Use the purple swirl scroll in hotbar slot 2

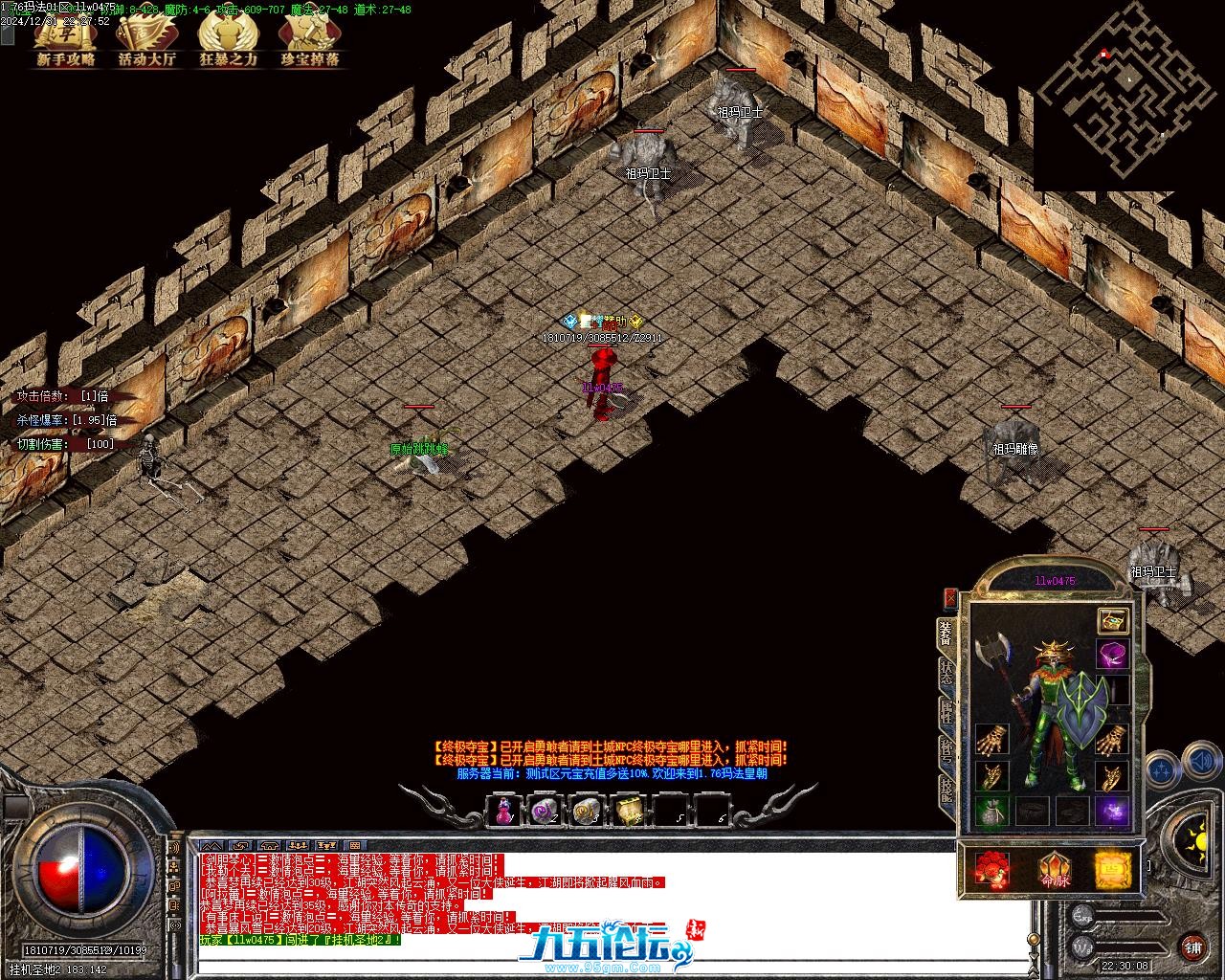tap(545, 812)
